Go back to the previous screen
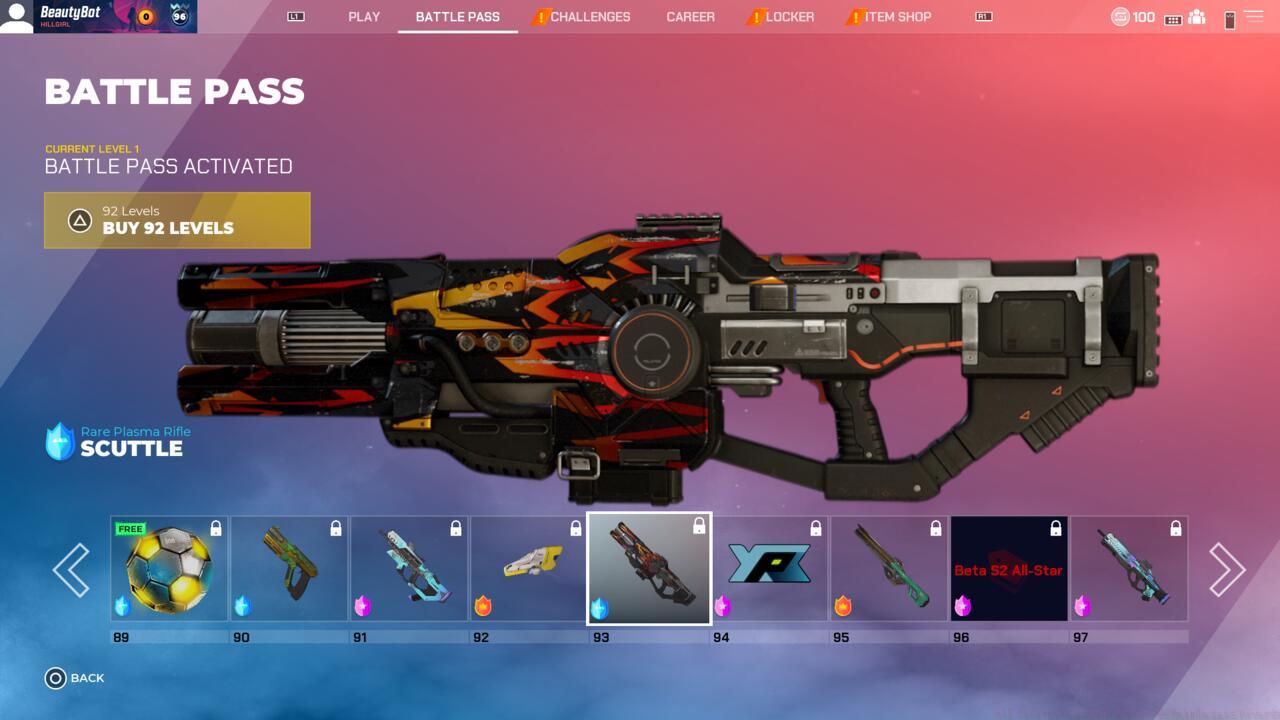Viewport: 1280px width, 720px height. (x=75, y=678)
